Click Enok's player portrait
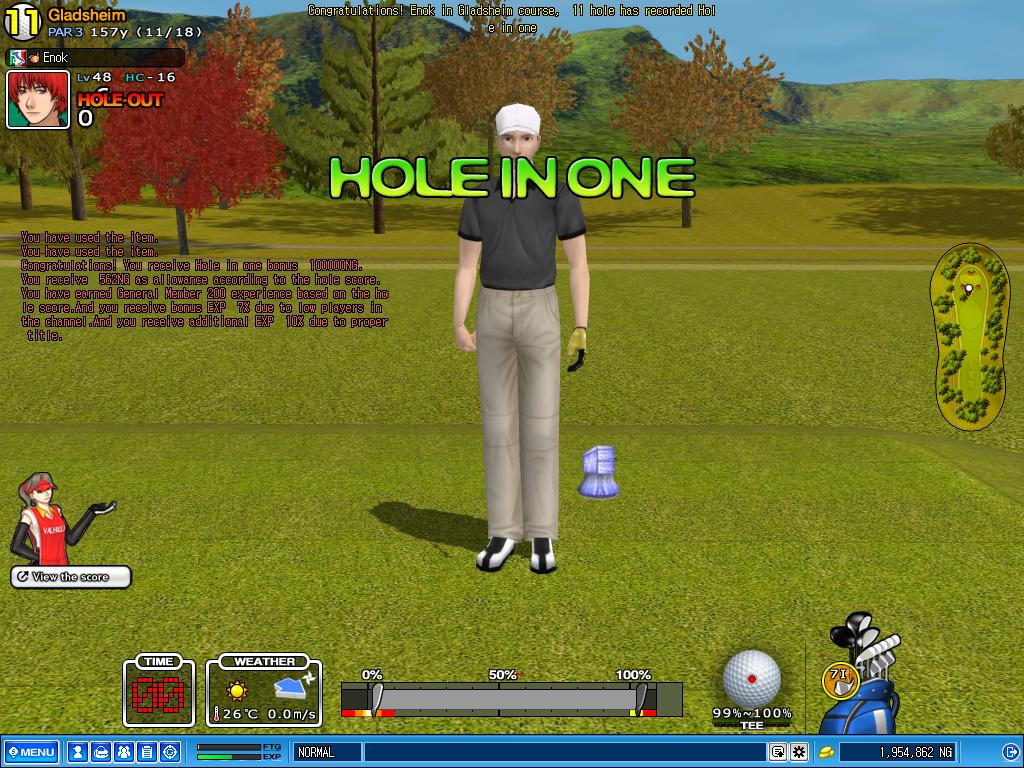Image resolution: width=1024 pixels, height=768 pixels. [38, 99]
